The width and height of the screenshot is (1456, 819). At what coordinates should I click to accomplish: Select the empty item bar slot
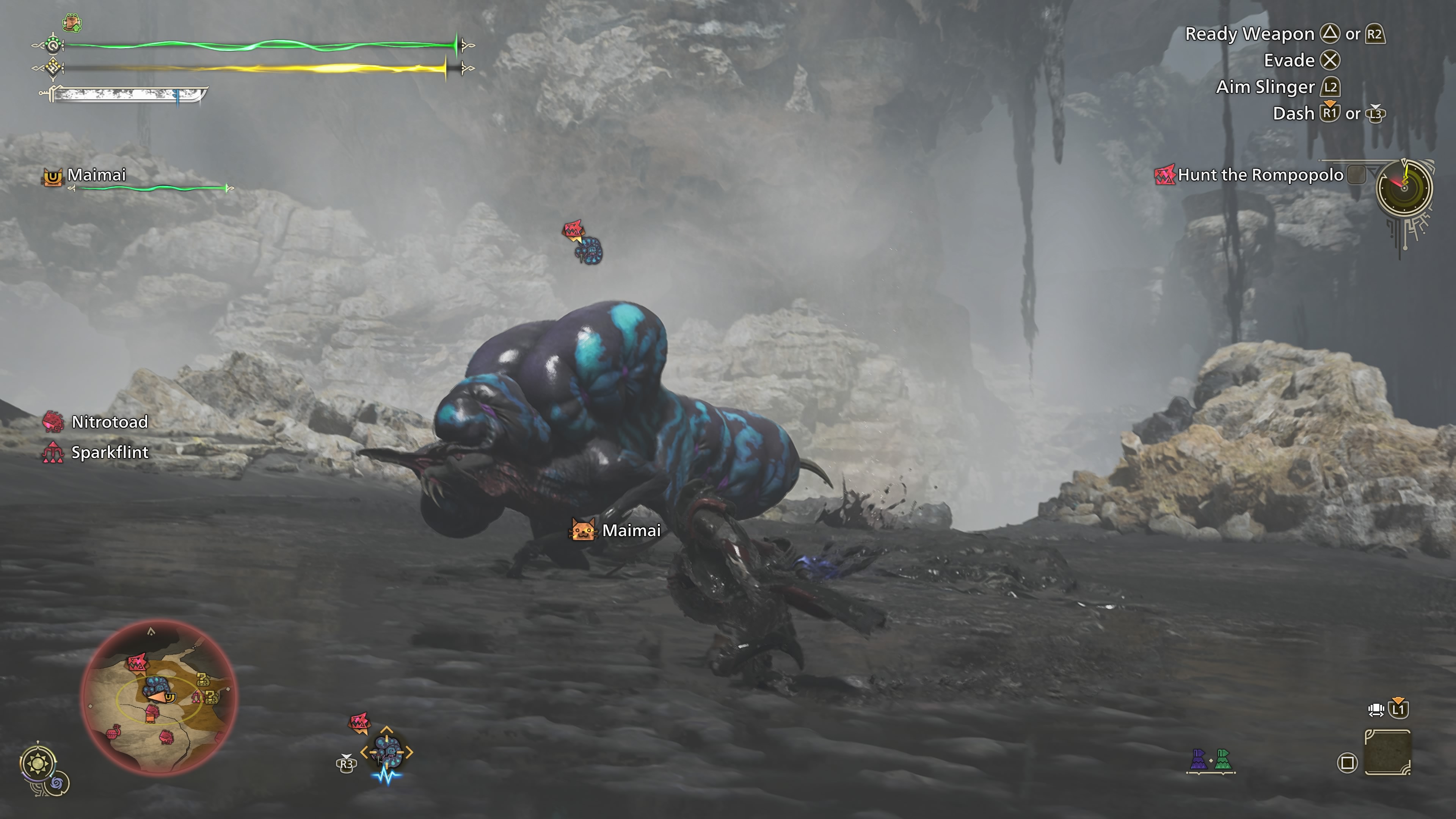[1387, 752]
